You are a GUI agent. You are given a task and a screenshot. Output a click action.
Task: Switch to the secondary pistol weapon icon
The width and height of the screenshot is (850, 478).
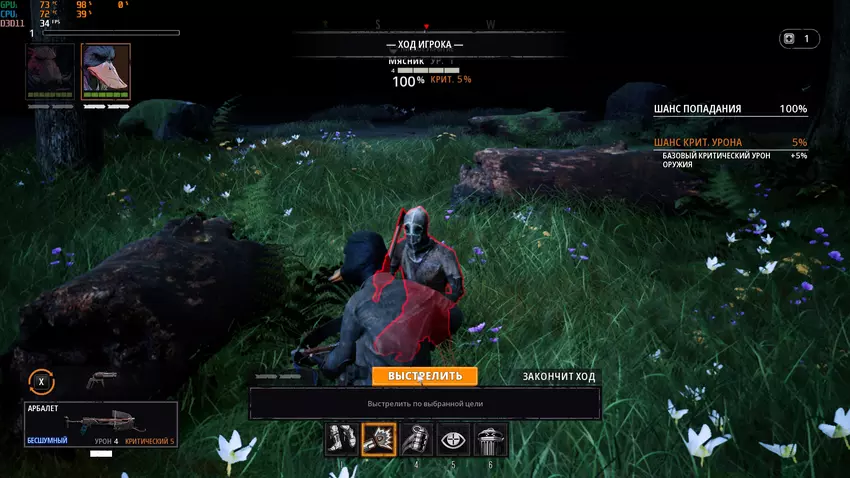102,380
